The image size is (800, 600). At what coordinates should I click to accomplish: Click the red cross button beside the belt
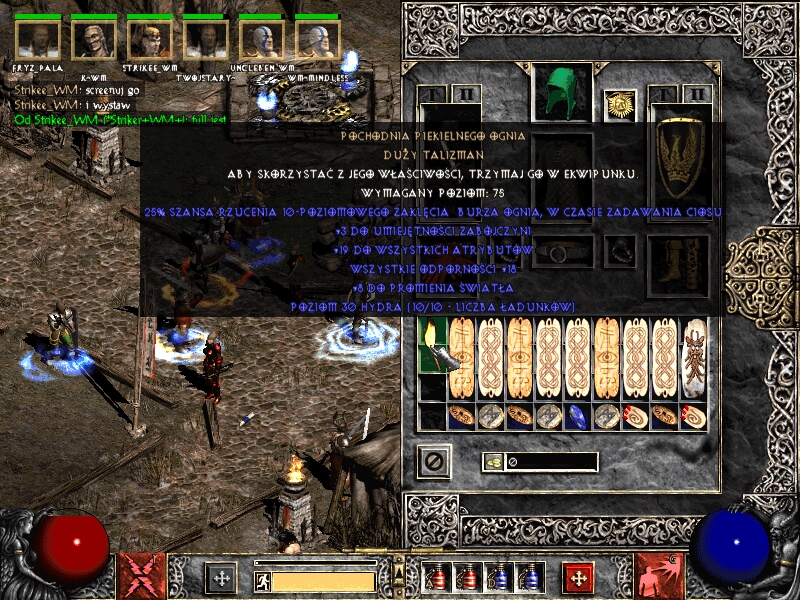(579, 578)
